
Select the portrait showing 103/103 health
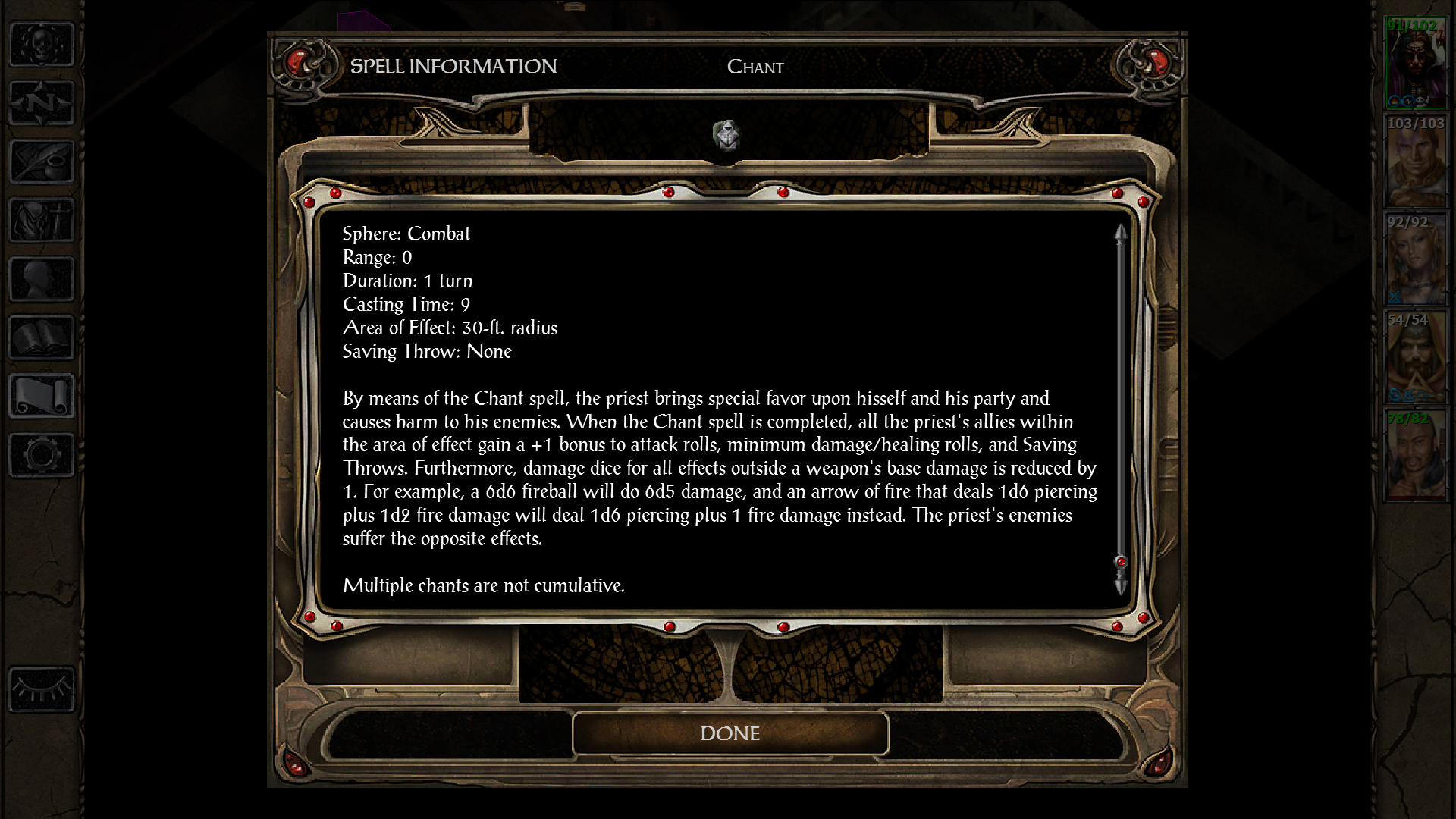point(1415,162)
